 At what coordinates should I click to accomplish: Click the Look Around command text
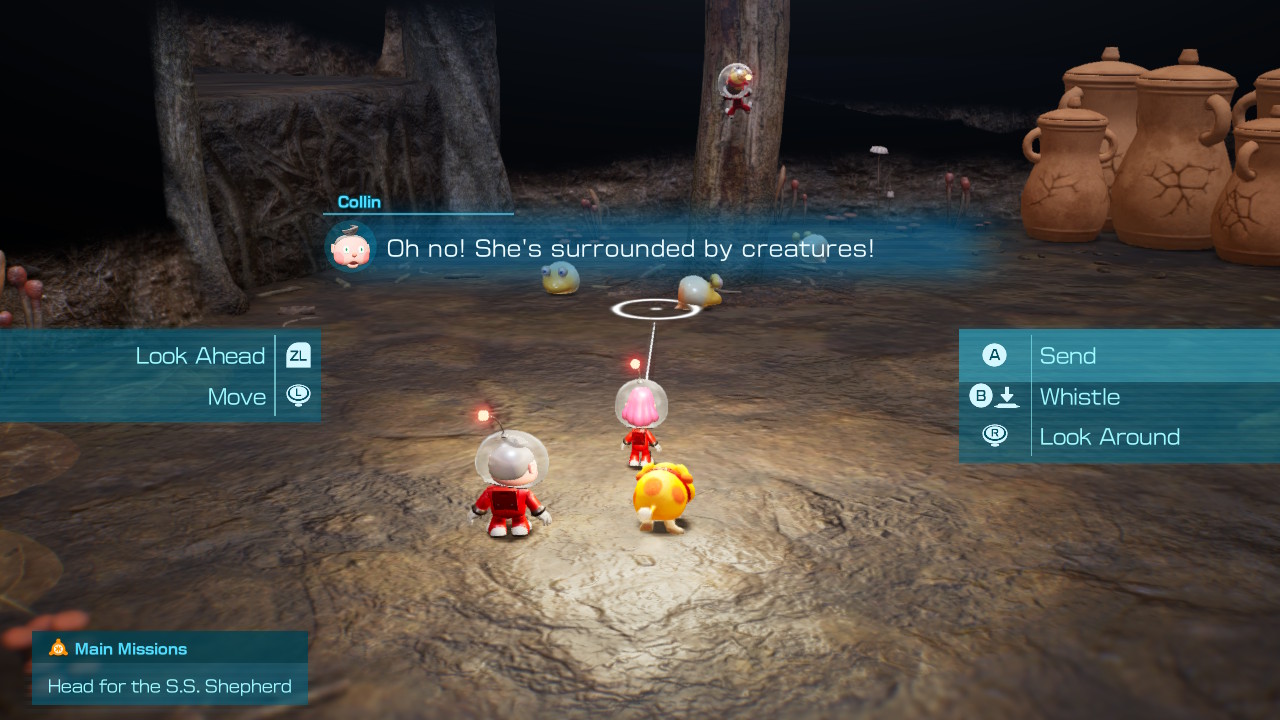point(1110,436)
